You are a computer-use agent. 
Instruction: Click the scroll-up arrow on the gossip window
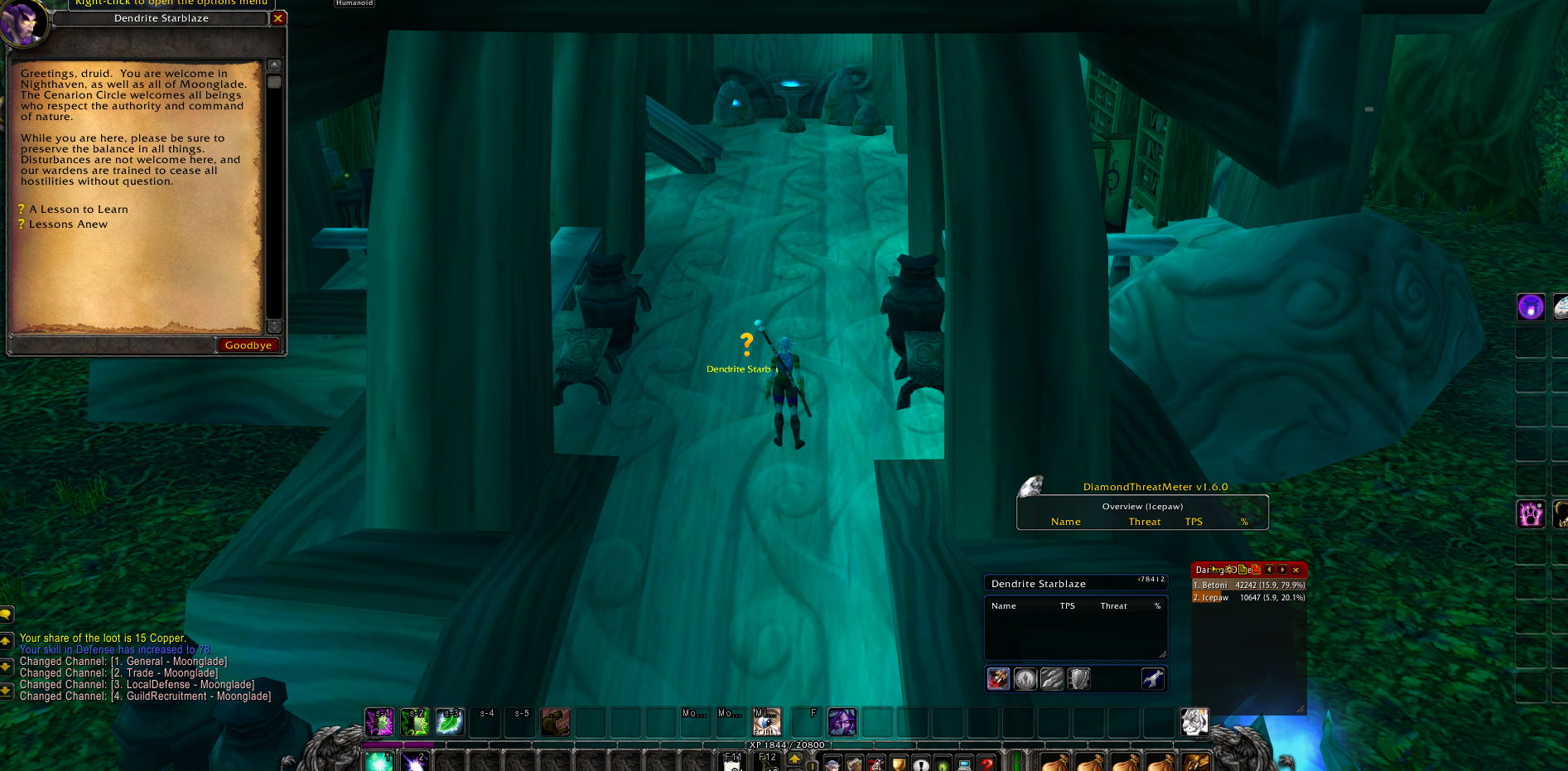pyautogui.click(x=273, y=63)
